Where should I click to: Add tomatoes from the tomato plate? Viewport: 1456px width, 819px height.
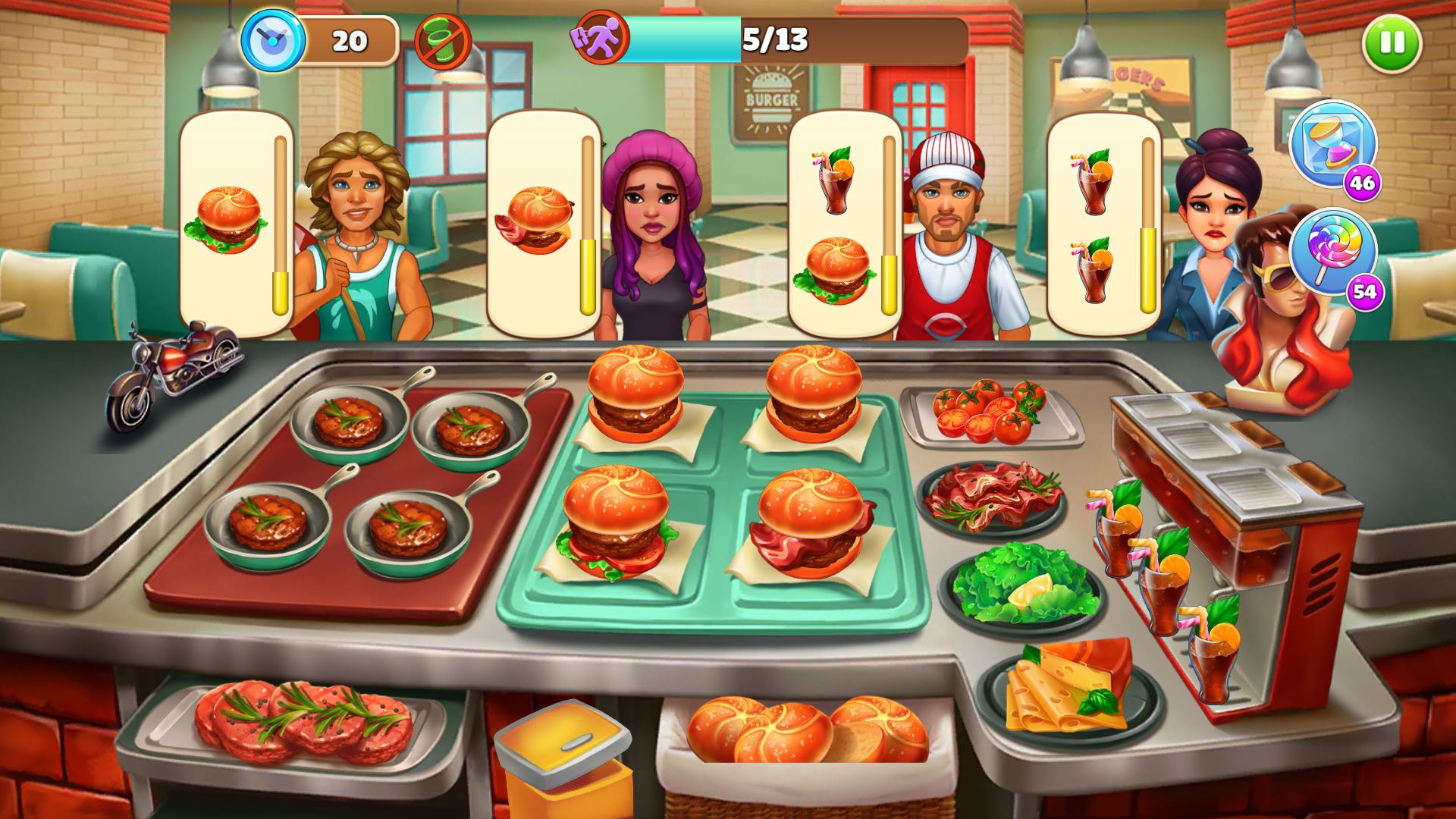tap(991, 413)
